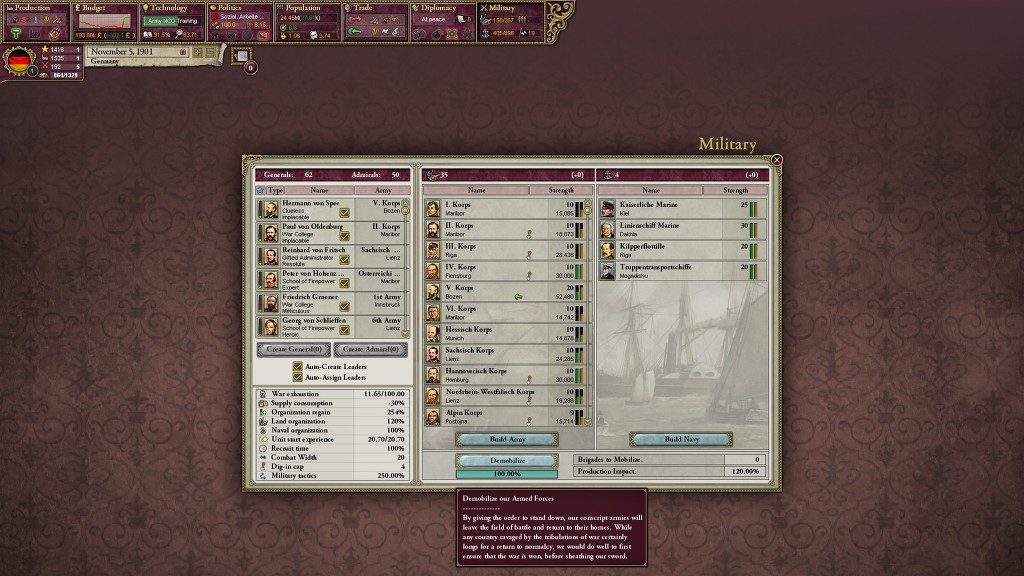1024x576 pixels.
Task: Close the Military window
Action: click(776, 160)
